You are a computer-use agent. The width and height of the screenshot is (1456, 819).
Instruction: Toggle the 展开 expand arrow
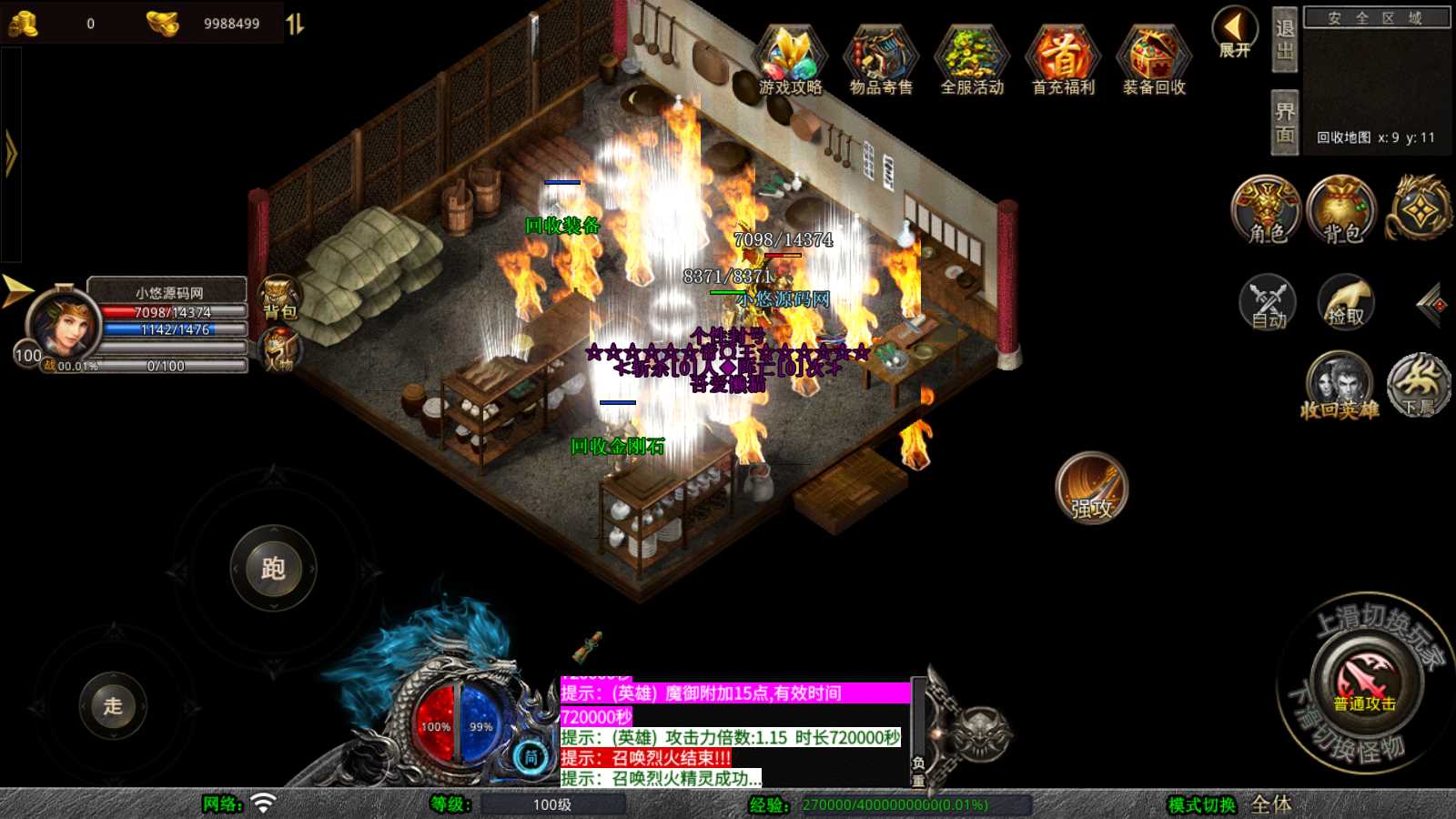coord(1235,33)
